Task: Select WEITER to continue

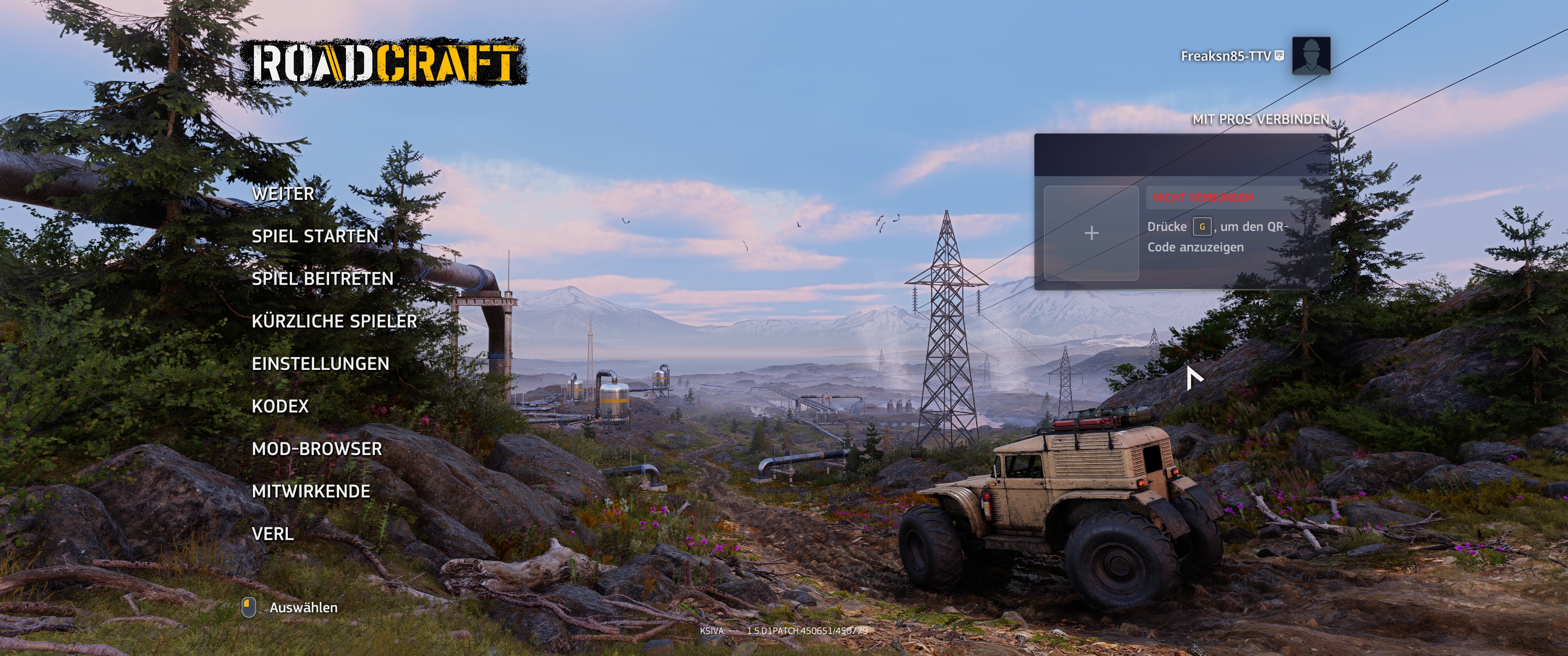Action: pos(283,194)
